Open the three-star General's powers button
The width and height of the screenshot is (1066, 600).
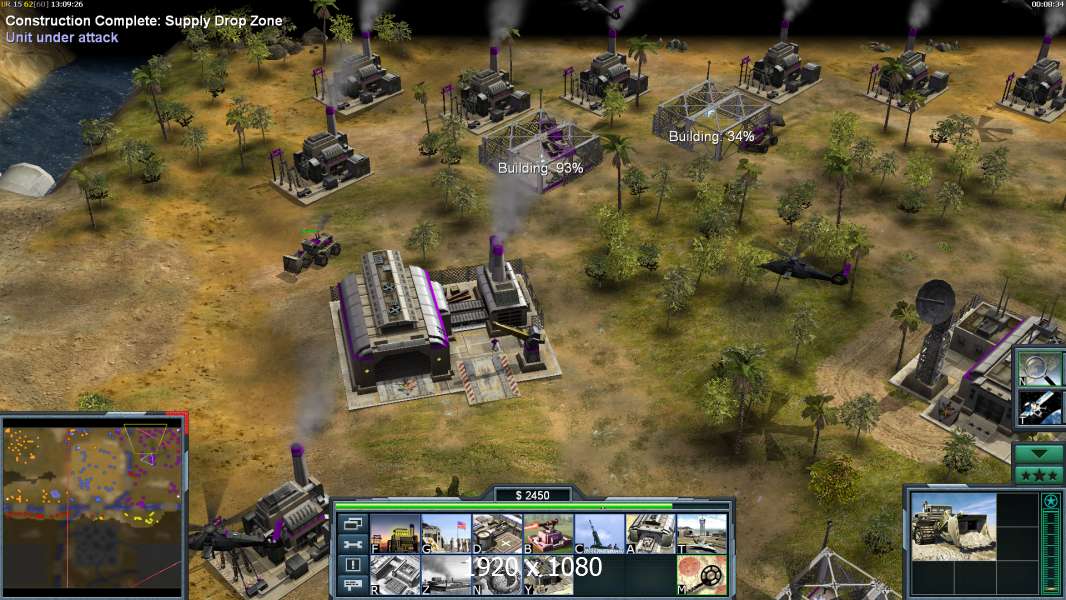(x=1038, y=475)
